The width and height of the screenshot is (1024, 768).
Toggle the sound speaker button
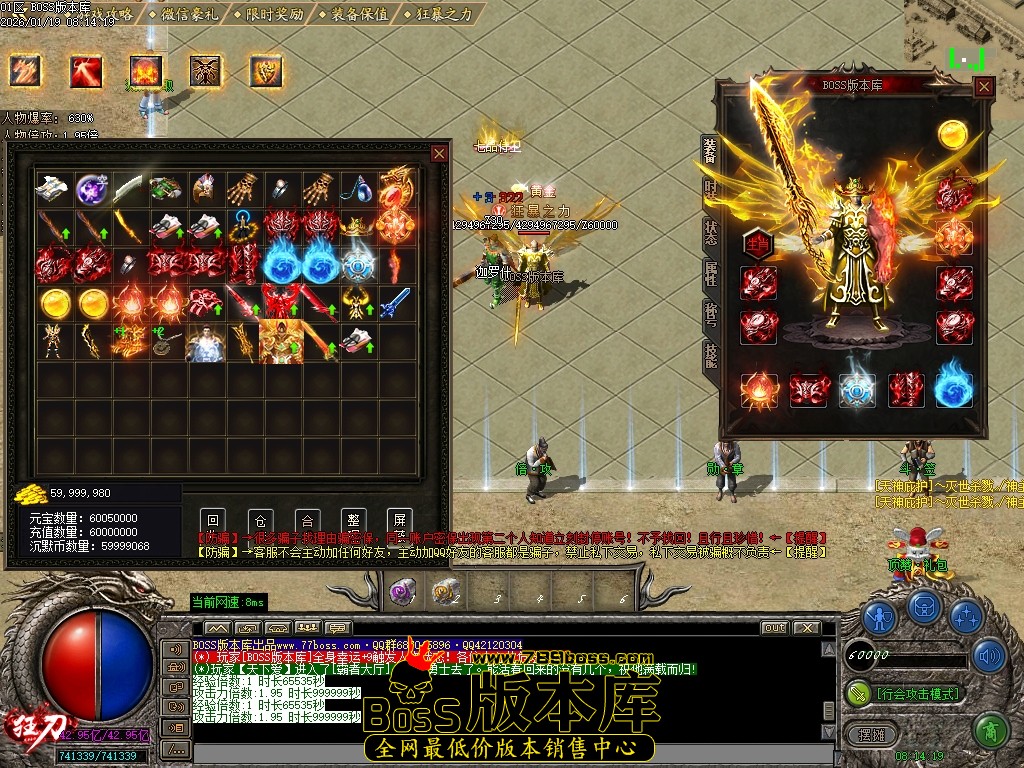tap(991, 656)
